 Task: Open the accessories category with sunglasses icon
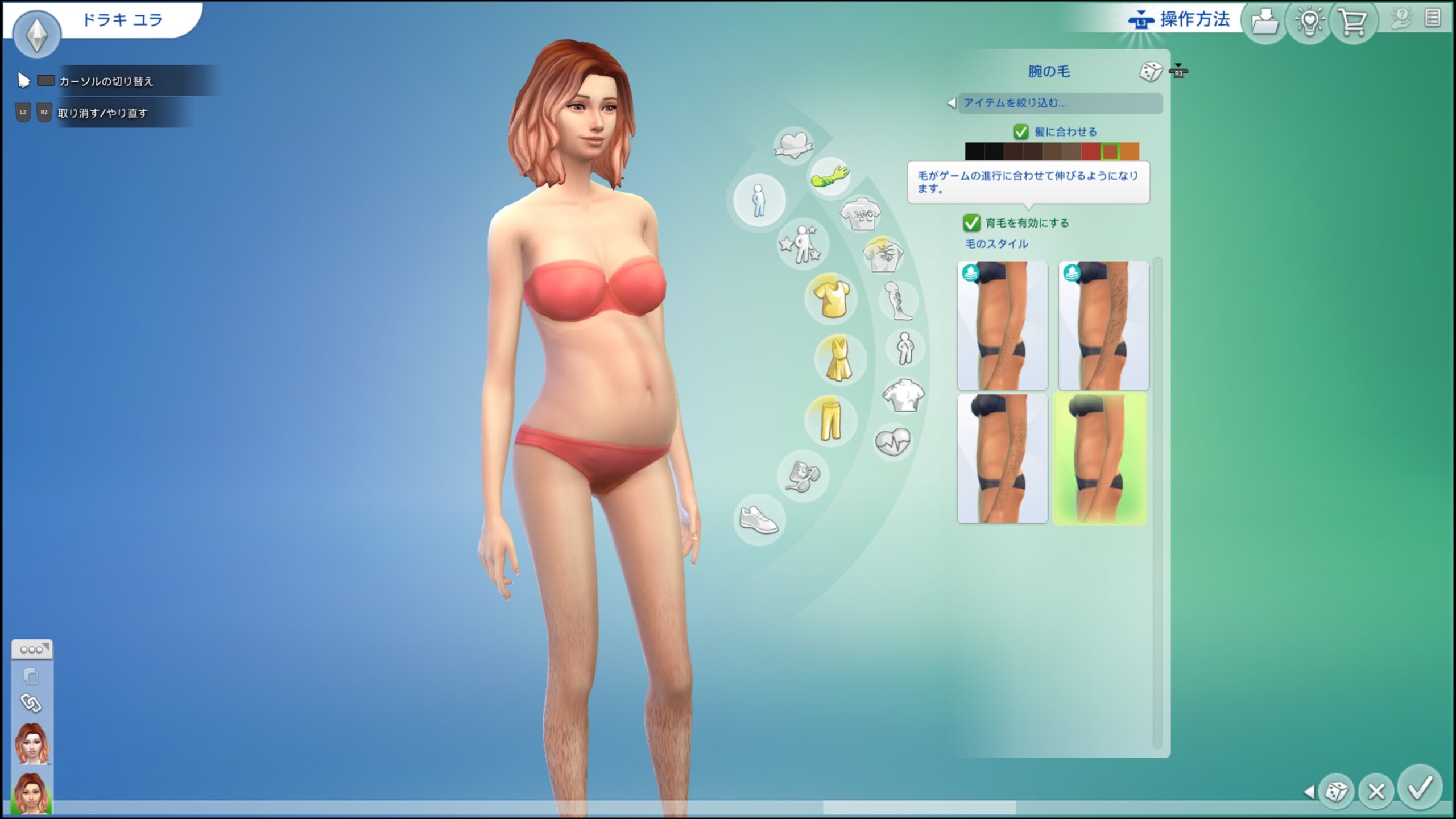coord(803,475)
